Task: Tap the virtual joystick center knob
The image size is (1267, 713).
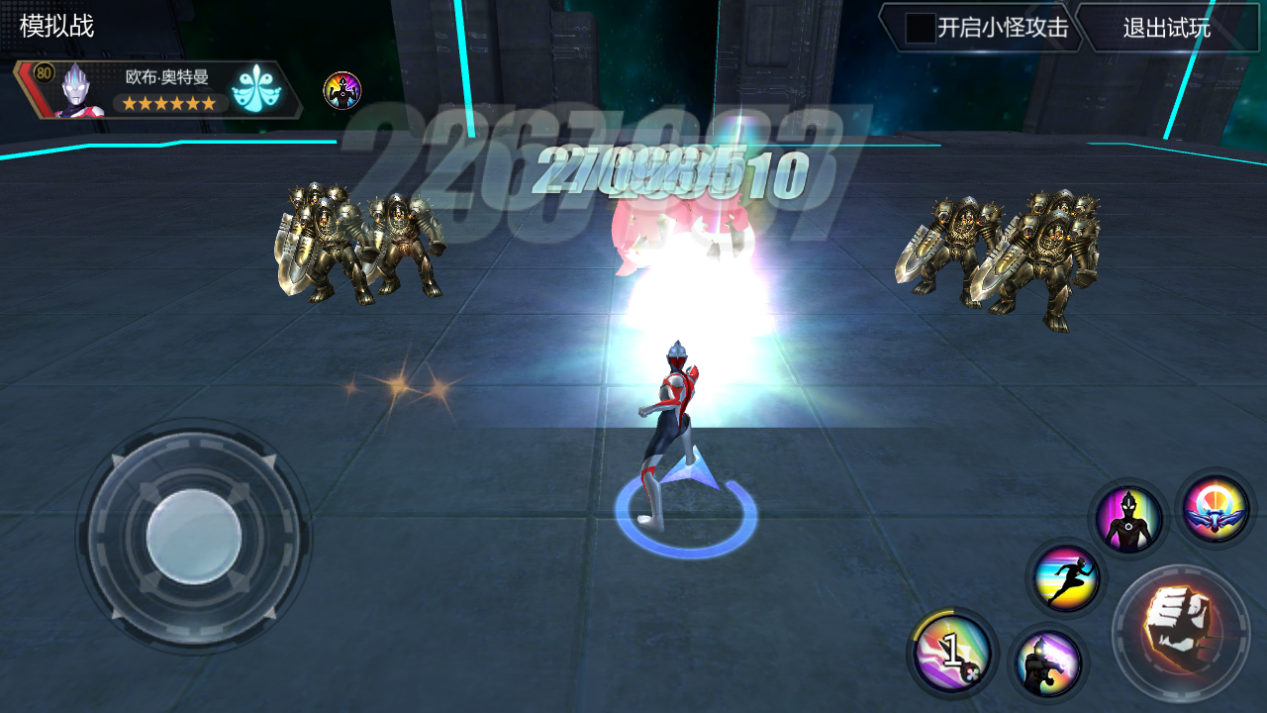Action: click(193, 536)
